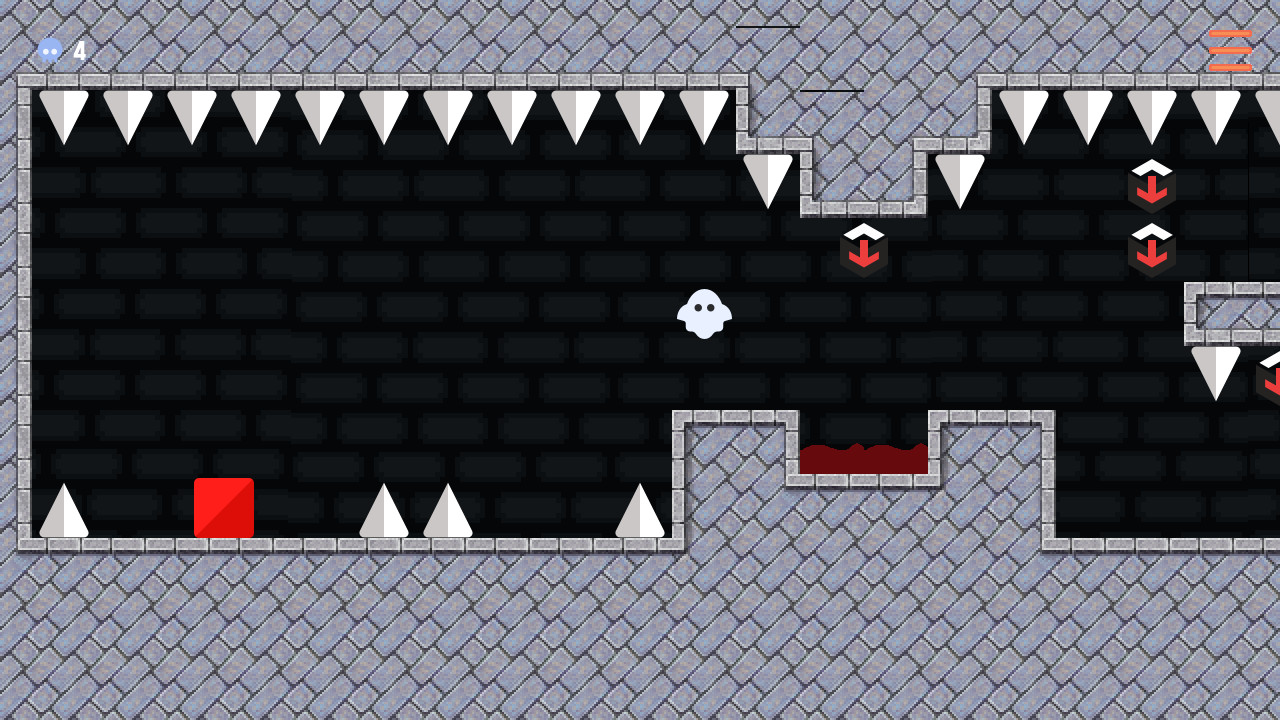
Task: Click the gravity arrow block below the ceiling gap
Action: tap(864, 250)
